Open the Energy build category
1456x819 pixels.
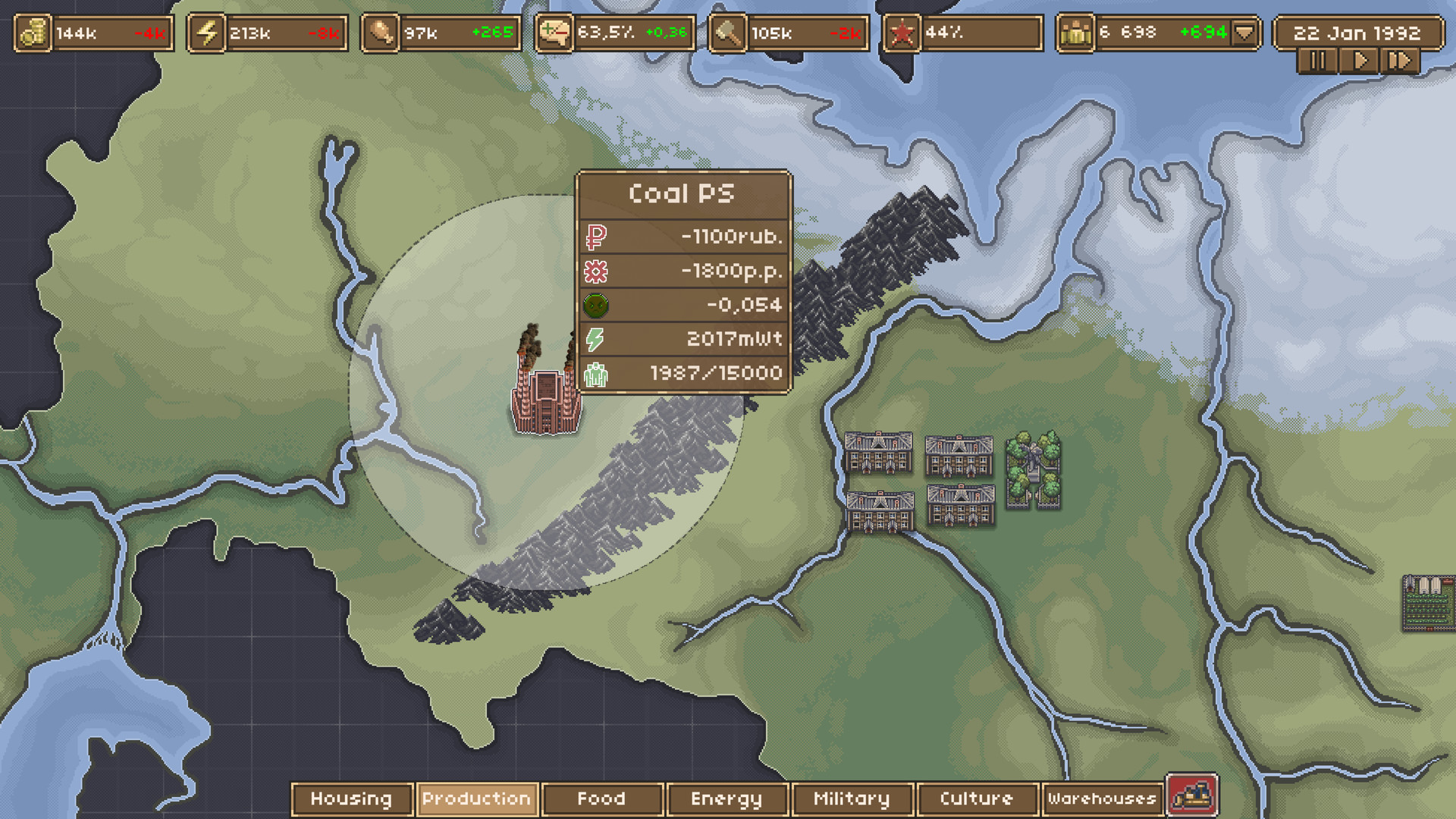click(x=726, y=798)
